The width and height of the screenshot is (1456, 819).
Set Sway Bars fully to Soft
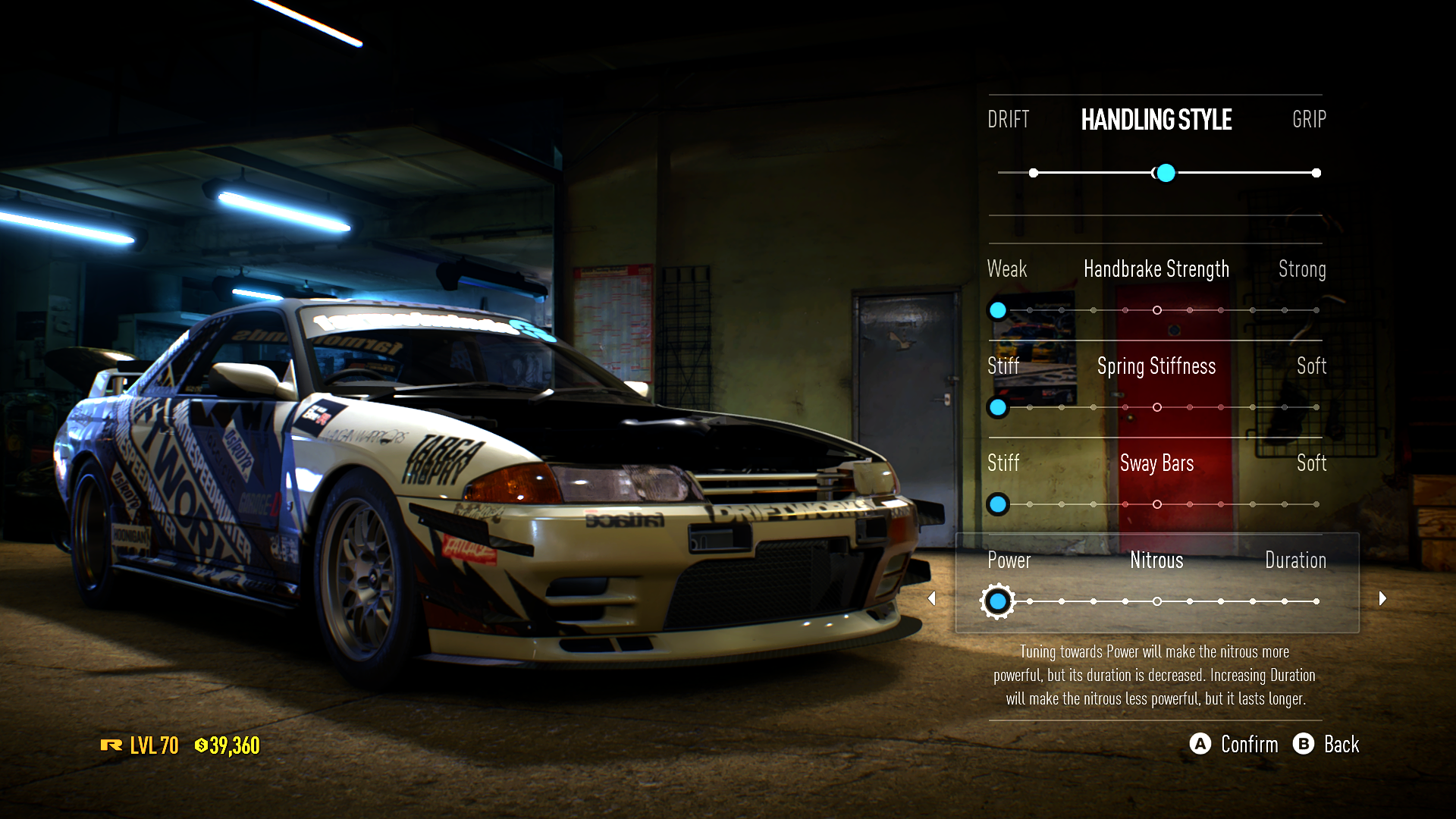1316,504
